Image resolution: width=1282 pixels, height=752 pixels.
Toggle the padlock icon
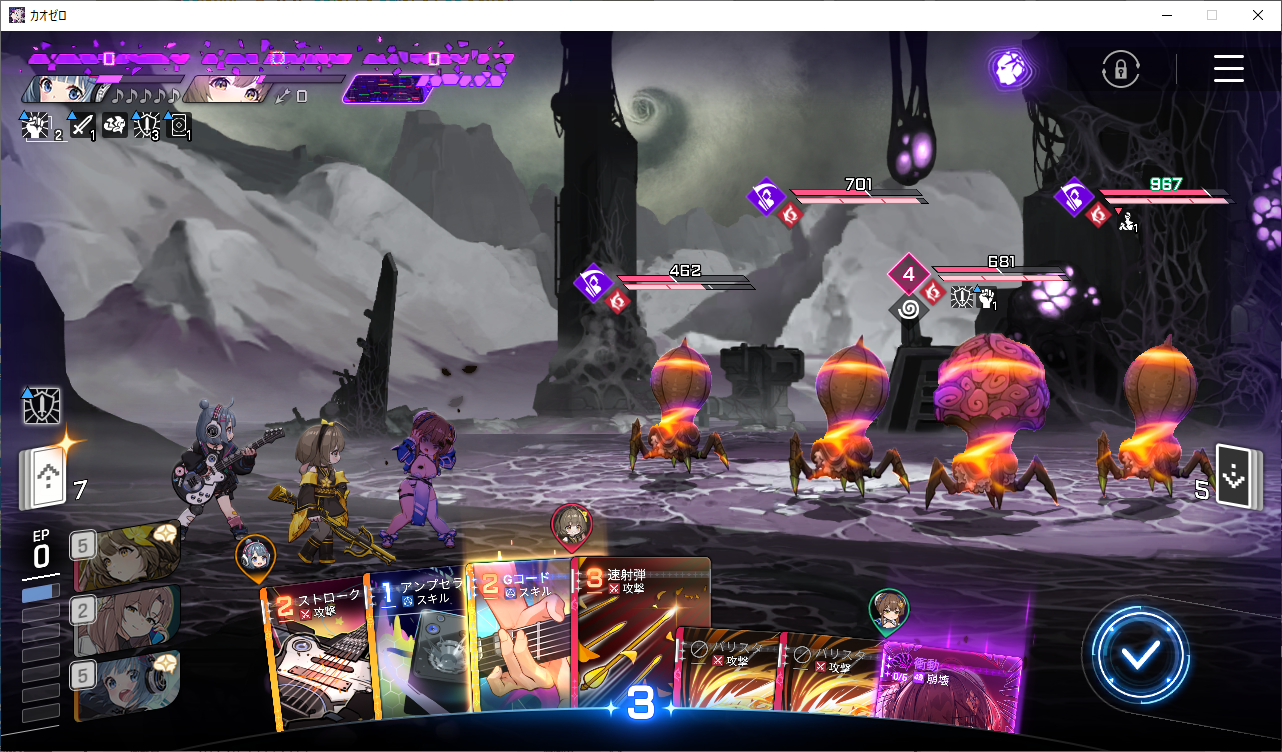[x=1121, y=69]
